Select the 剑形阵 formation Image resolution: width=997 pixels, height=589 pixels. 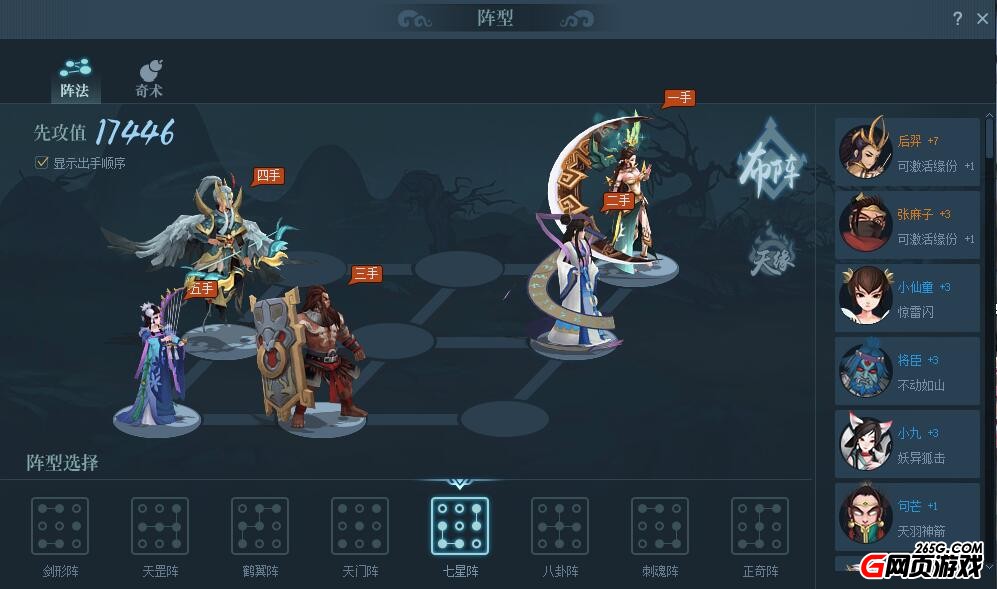[60, 526]
